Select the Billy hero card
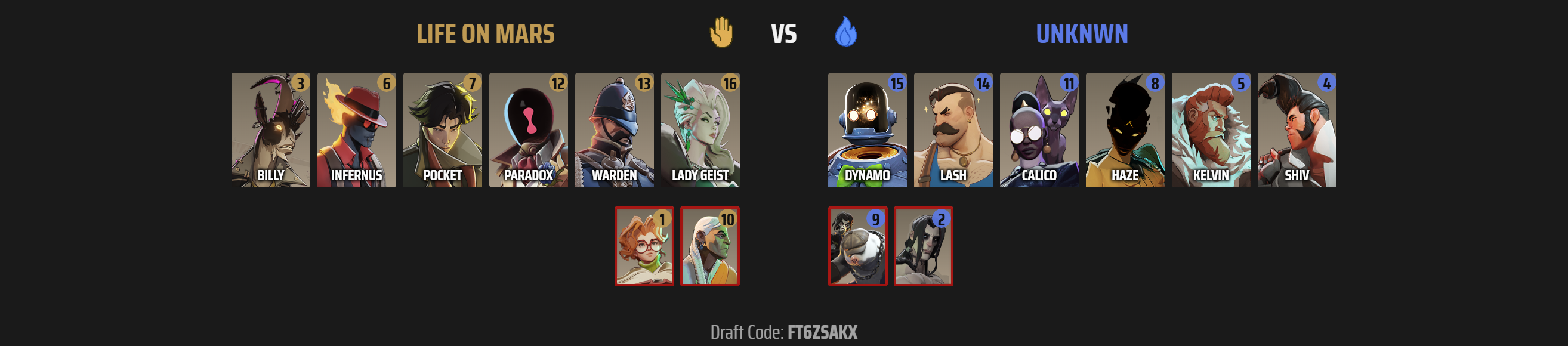Screen dimensions: 1568x346 tap(270, 130)
